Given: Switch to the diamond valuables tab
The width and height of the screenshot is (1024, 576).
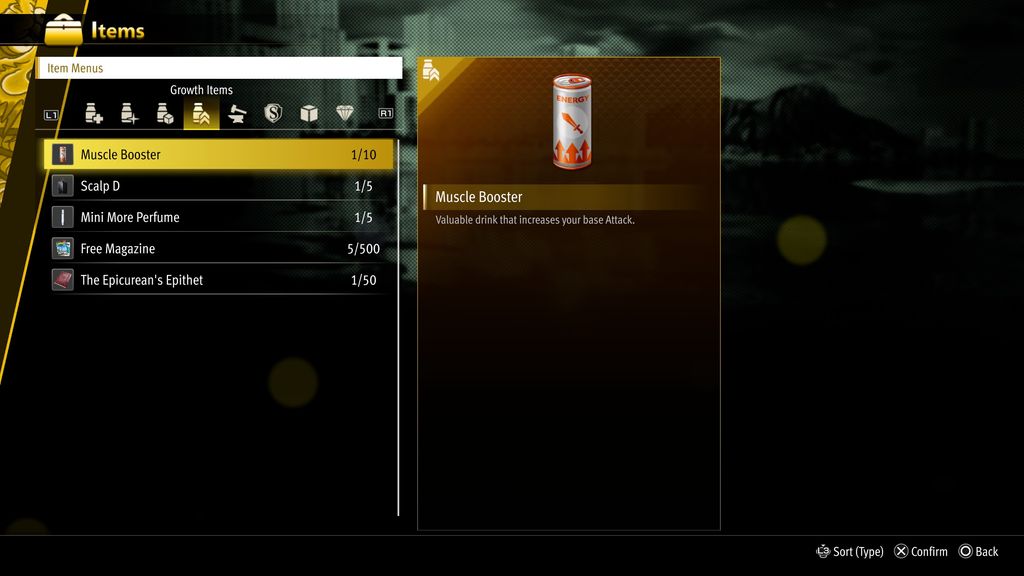Looking at the screenshot, I should pos(345,114).
